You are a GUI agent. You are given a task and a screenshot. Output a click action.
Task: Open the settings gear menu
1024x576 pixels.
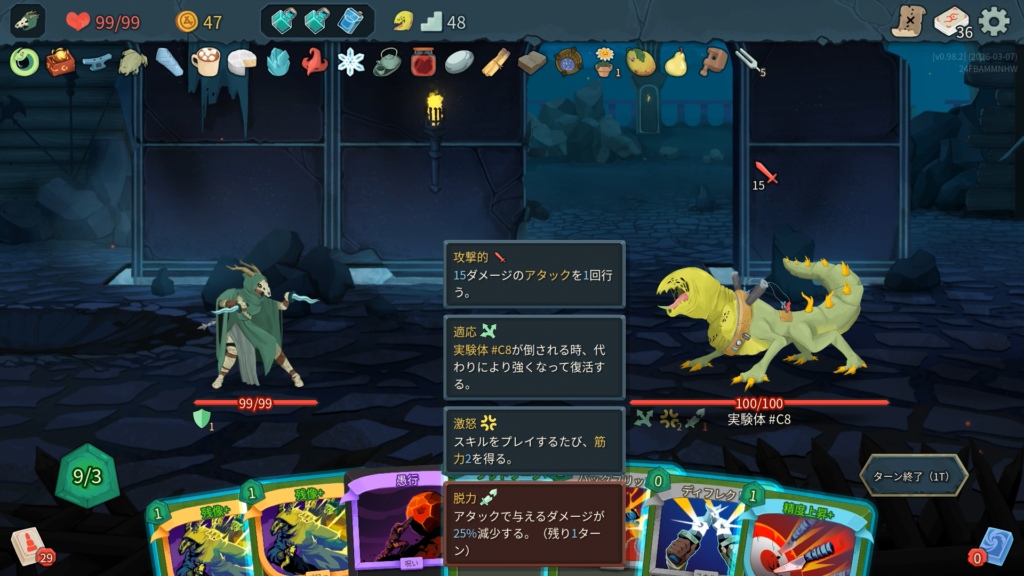click(993, 21)
